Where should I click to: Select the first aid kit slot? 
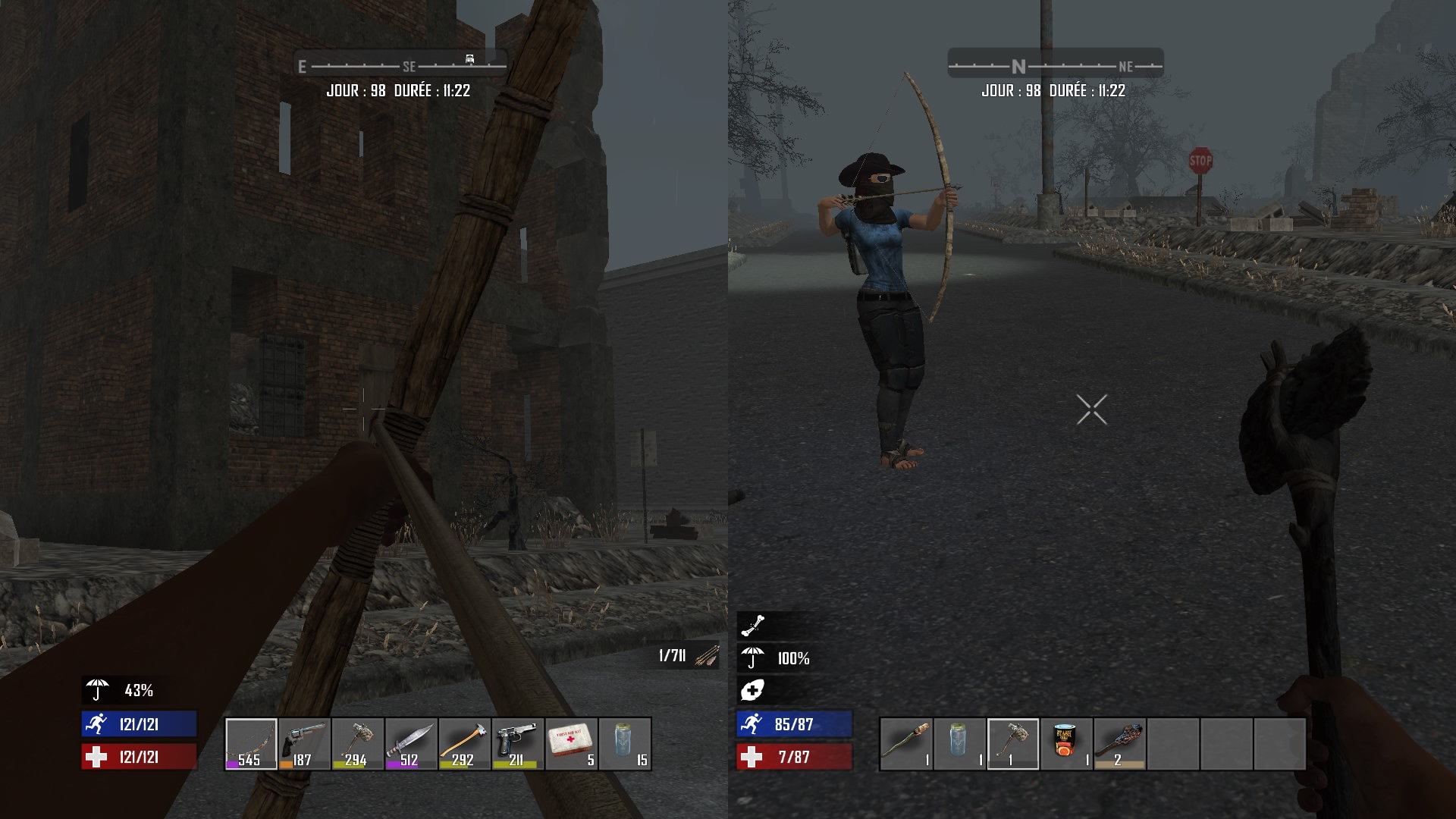571,744
